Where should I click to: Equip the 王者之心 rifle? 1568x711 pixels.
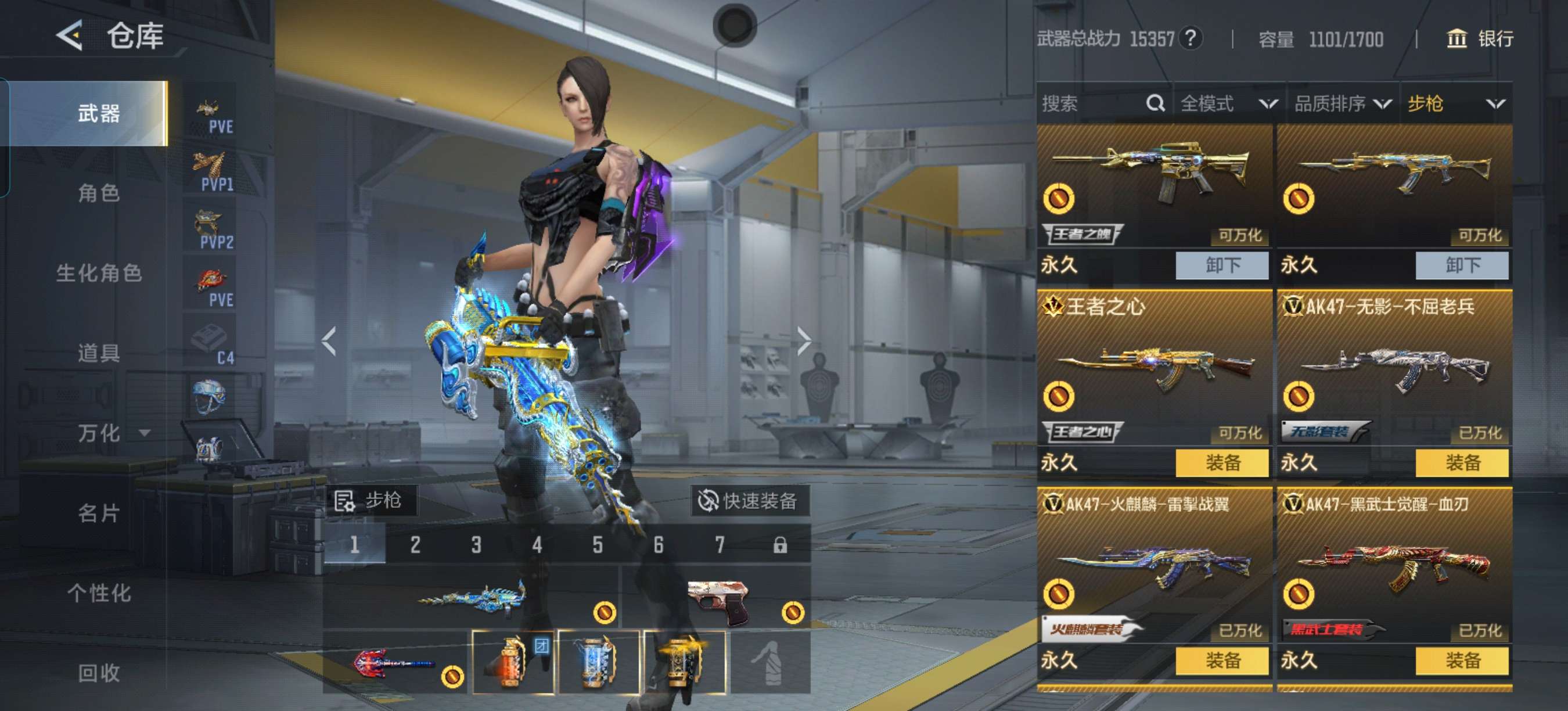point(1222,462)
